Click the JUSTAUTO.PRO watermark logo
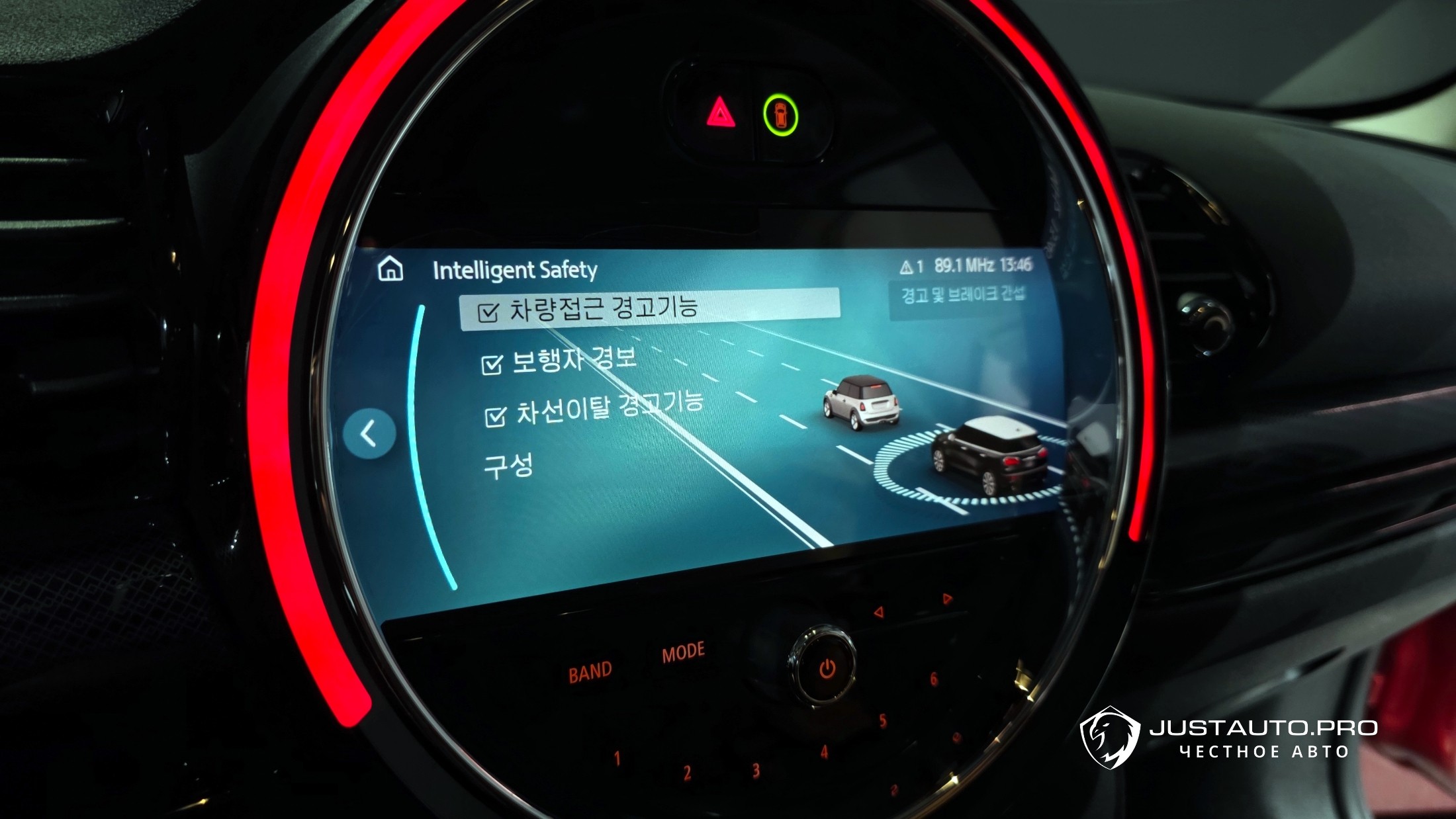1456x819 pixels. point(1229,738)
